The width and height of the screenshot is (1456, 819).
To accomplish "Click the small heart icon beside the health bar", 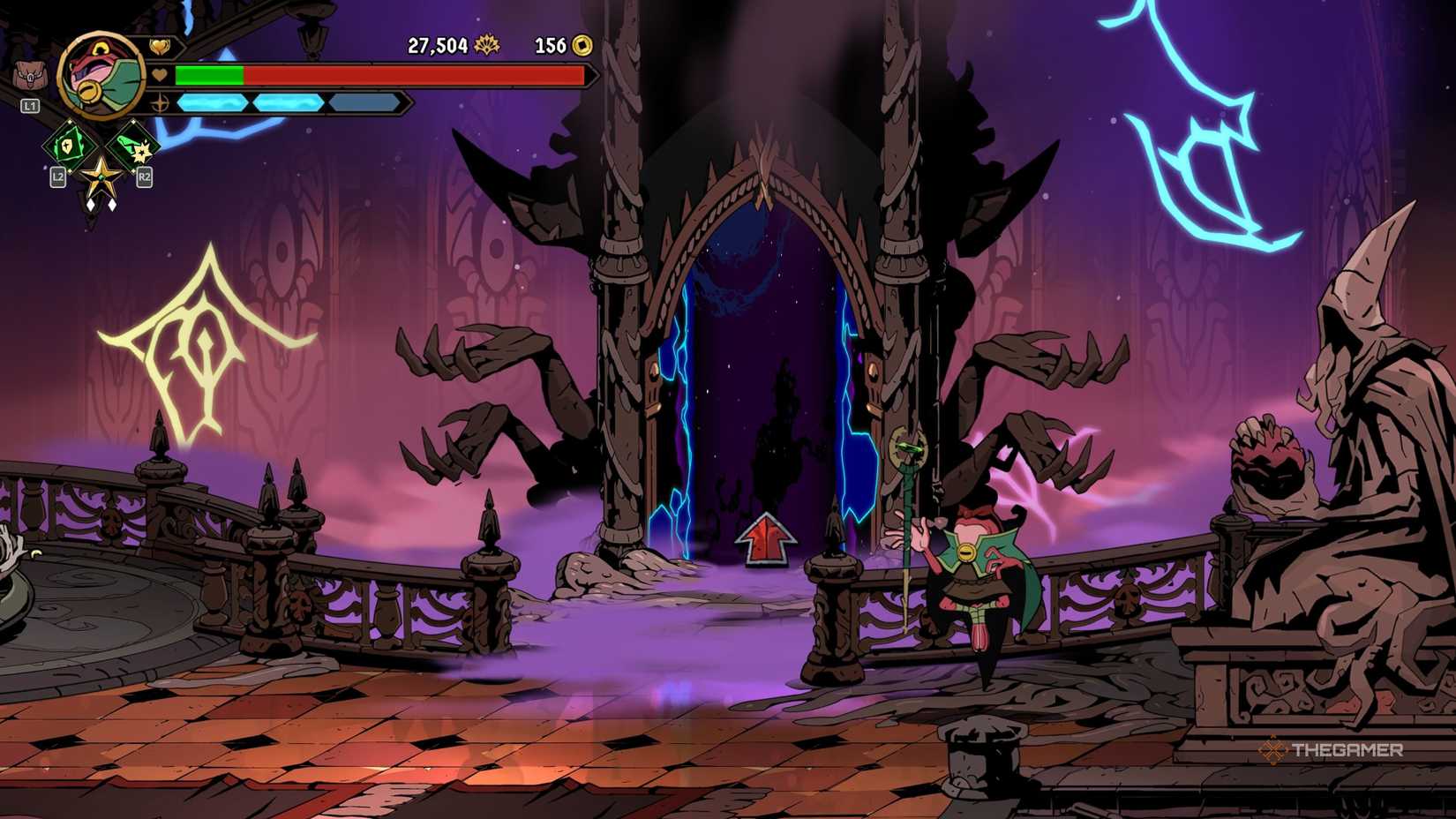I will pyautogui.click(x=158, y=76).
